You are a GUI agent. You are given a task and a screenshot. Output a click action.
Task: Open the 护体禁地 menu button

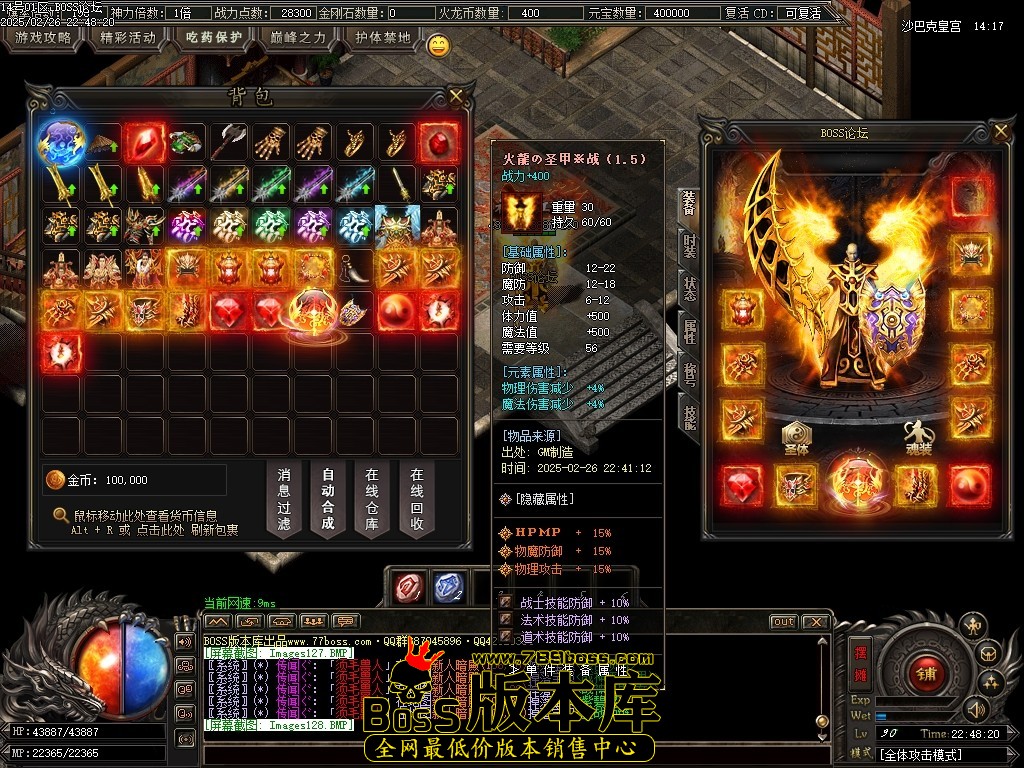point(383,39)
